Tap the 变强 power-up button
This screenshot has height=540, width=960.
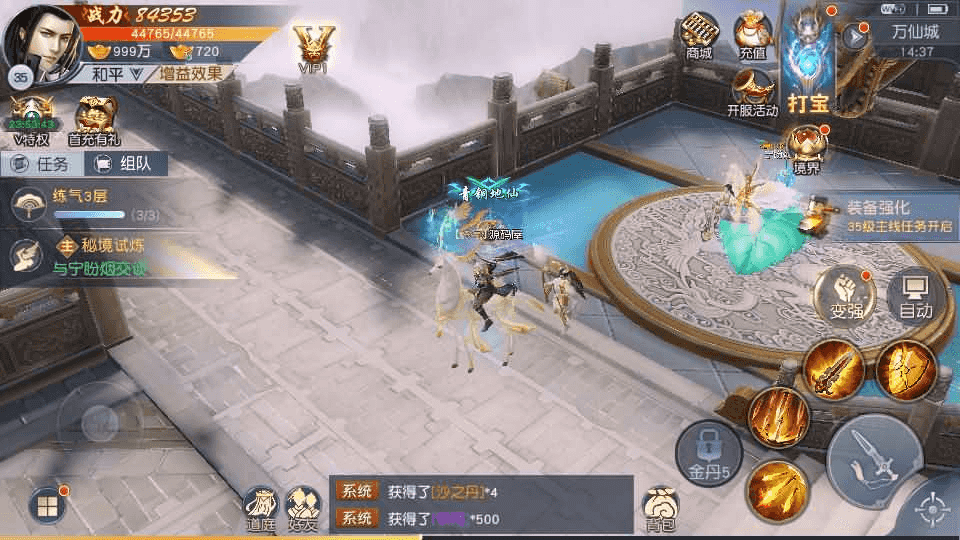coord(845,297)
